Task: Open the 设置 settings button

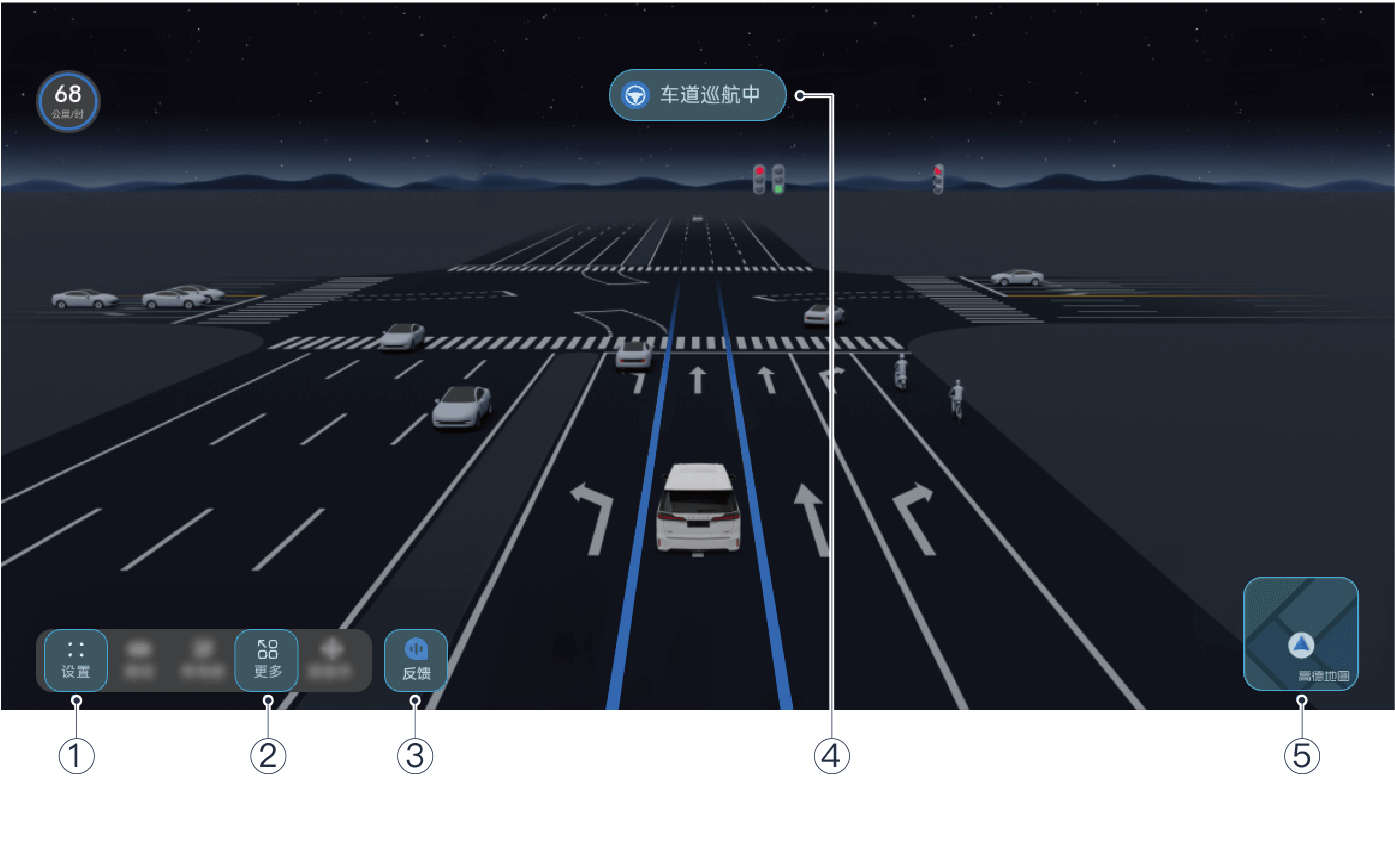Action: 76,660
